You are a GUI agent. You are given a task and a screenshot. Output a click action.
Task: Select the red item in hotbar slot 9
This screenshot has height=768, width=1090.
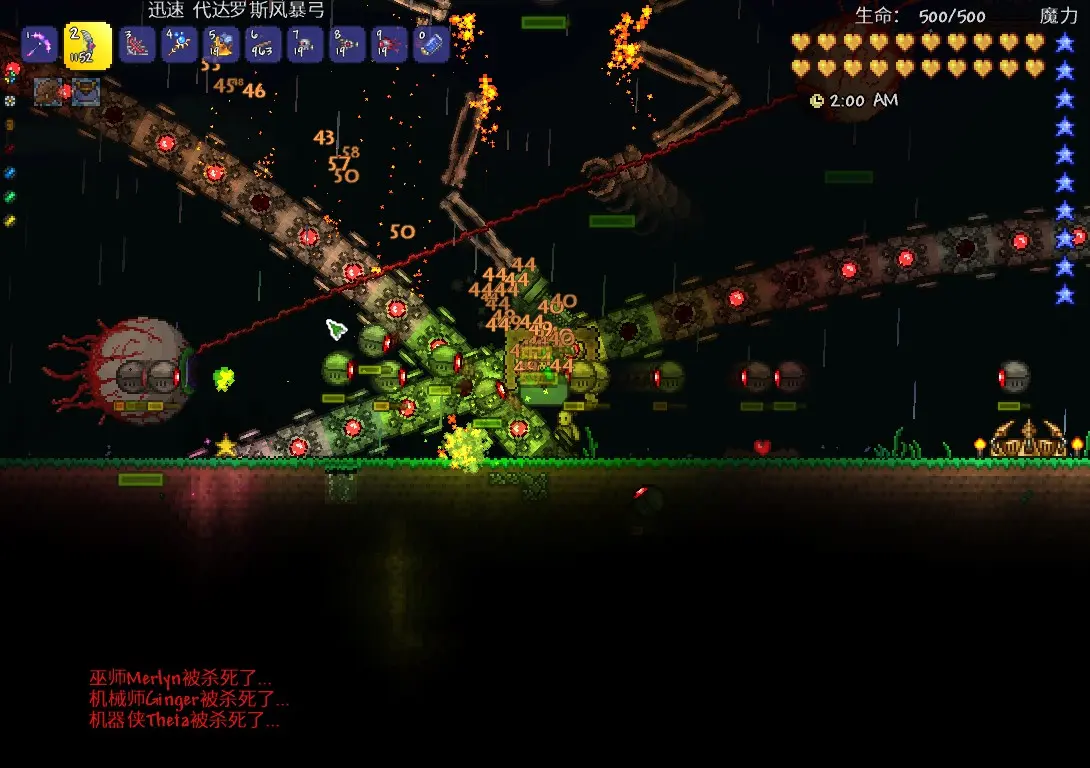(388, 45)
